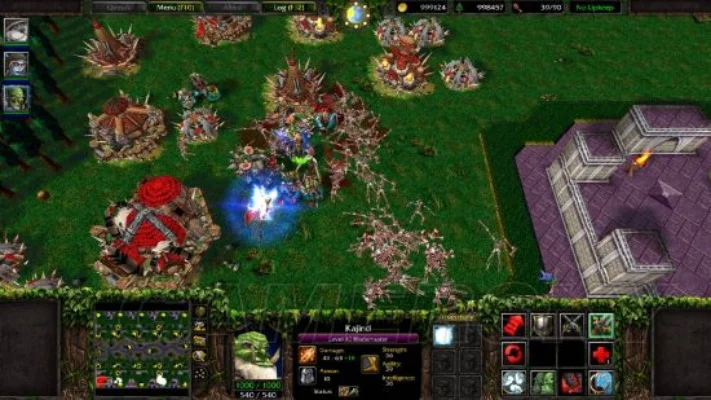Open the Log (F12) button
The image size is (711, 400).
tap(288, 7)
